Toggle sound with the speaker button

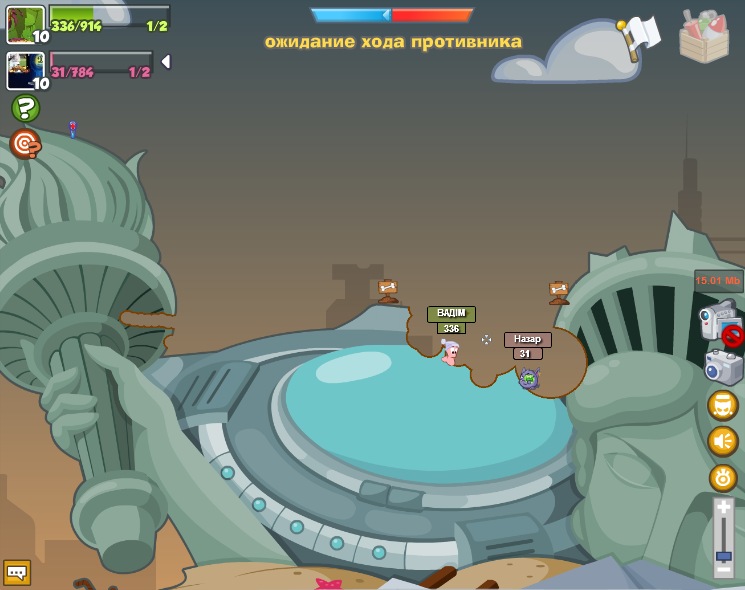click(x=723, y=441)
